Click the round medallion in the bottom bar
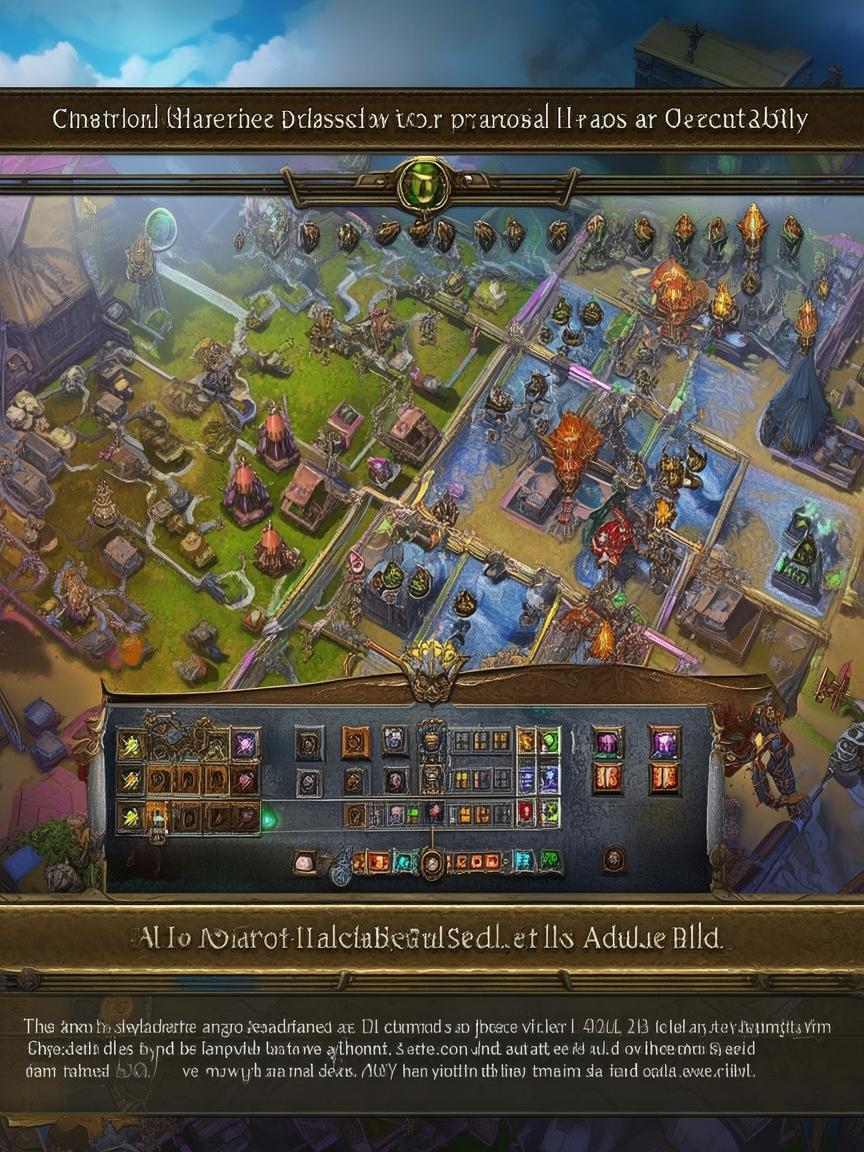The height and width of the screenshot is (1152, 864). pyautogui.click(x=432, y=862)
